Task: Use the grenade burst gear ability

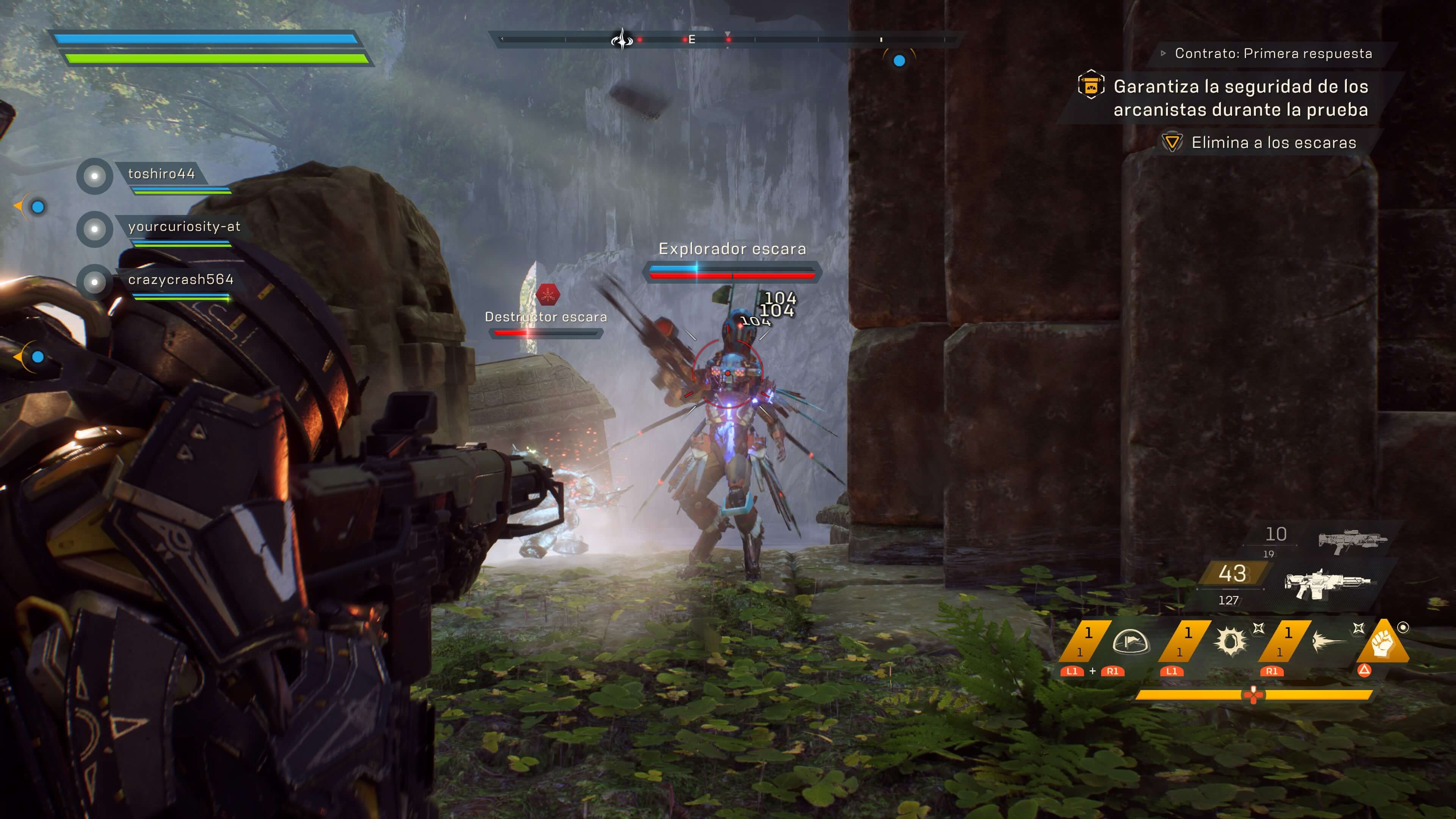Action: (1231, 642)
